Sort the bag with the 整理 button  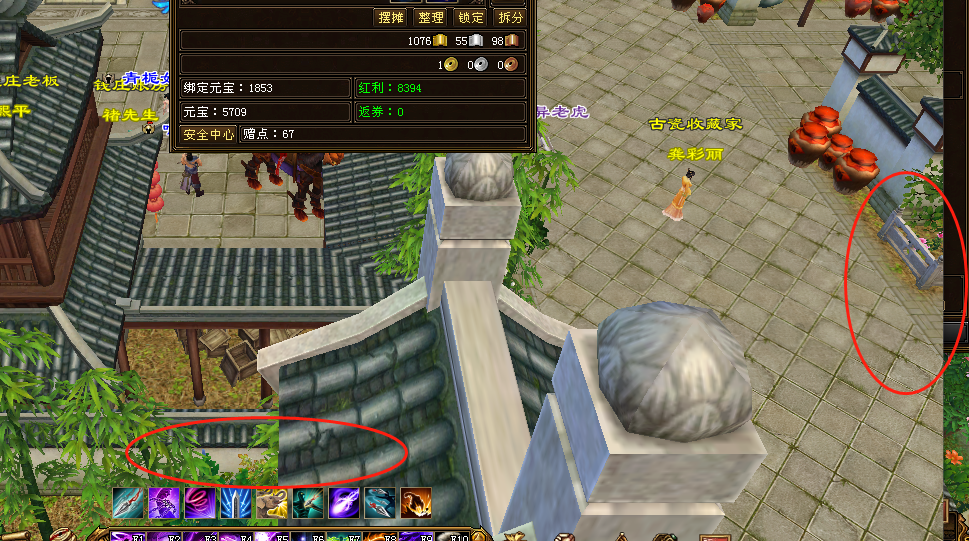(x=431, y=17)
